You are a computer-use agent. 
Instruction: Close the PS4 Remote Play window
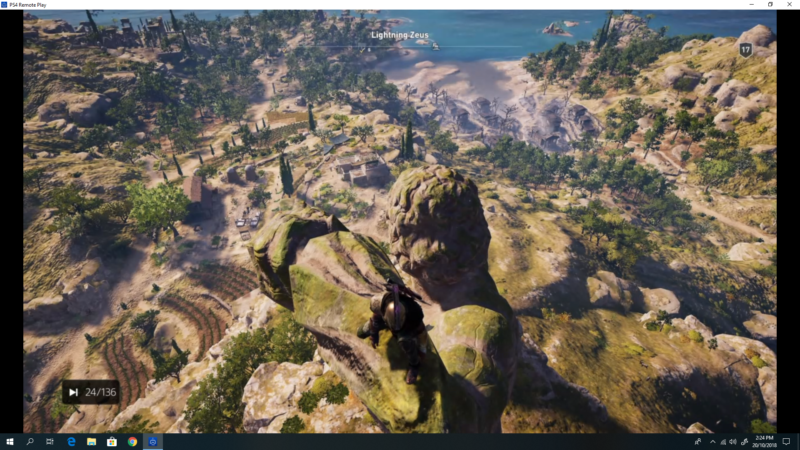tap(789, 5)
